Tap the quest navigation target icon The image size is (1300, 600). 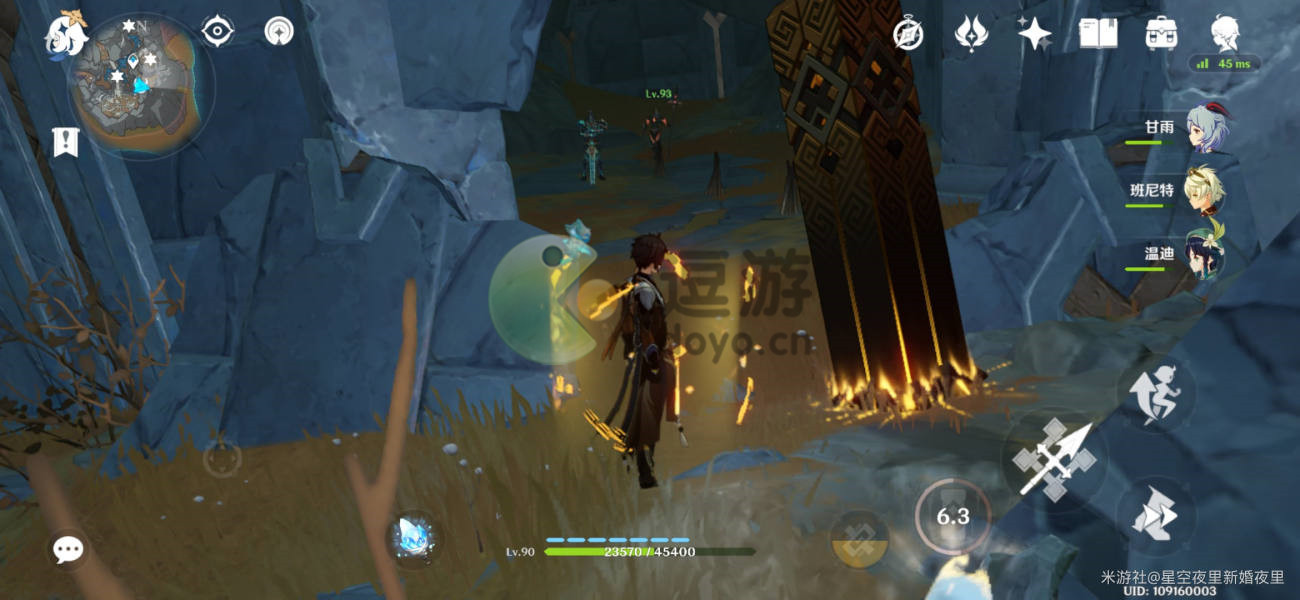(x=217, y=32)
